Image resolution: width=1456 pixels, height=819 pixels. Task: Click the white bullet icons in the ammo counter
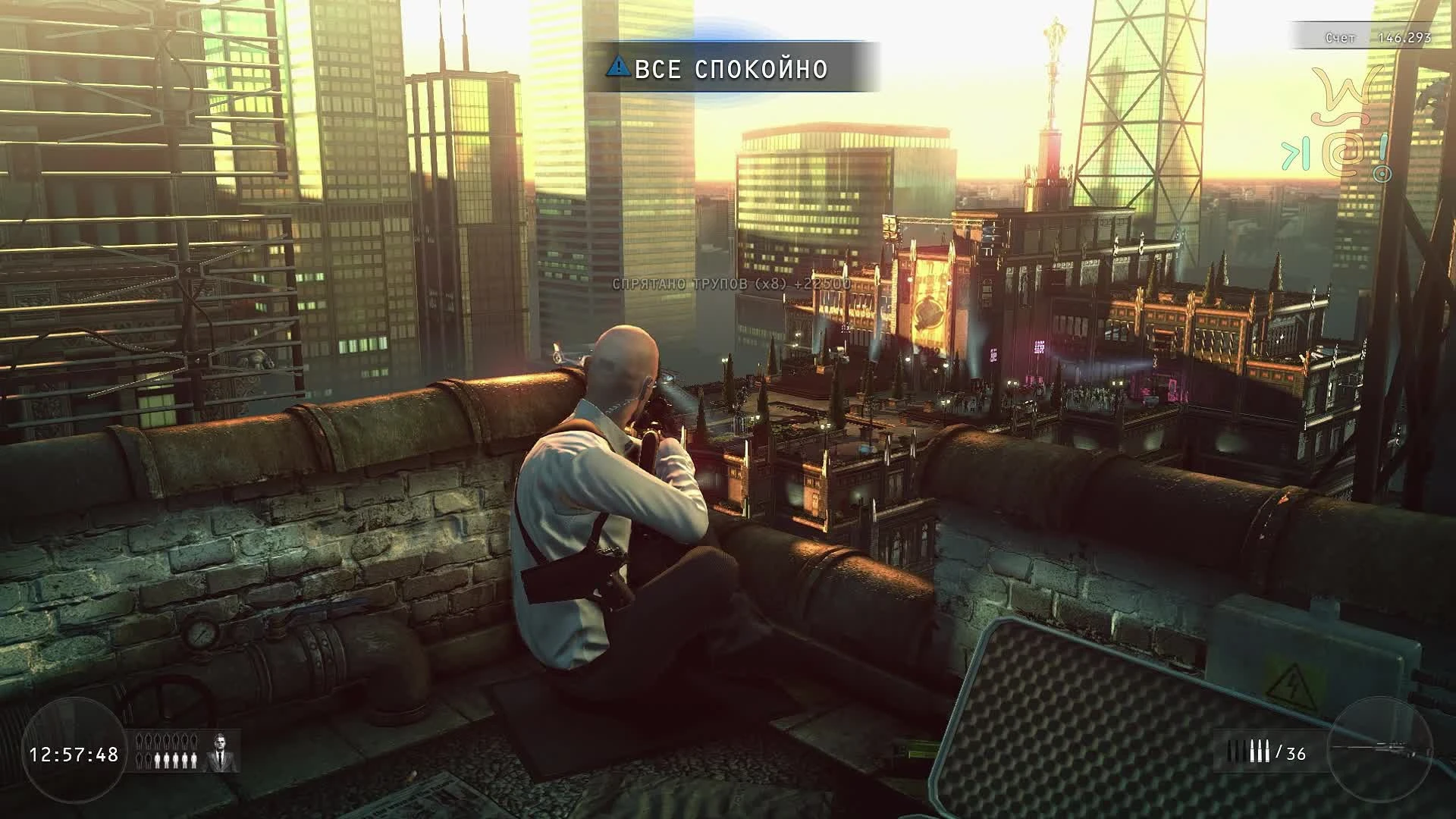pos(1260,751)
